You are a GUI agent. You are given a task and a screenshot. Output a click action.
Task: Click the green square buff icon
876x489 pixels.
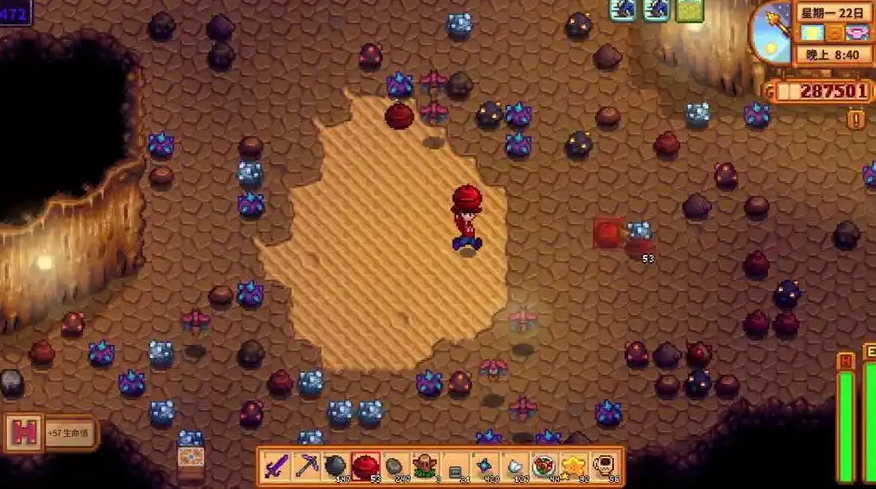click(x=689, y=10)
